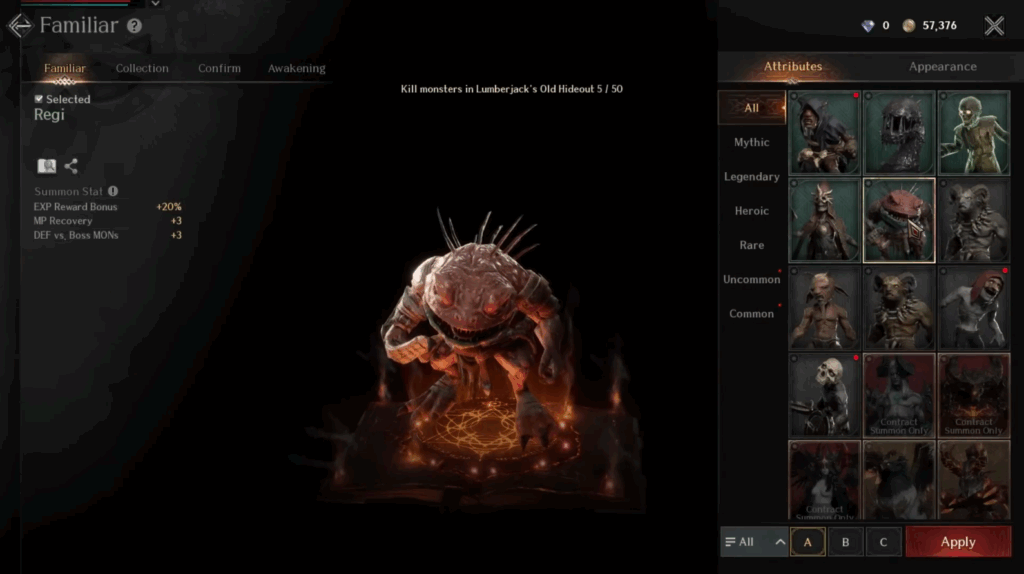Viewport: 1024px width, 574px height.
Task: Show Legendary familiars only
Action: (x=751, y=177)
